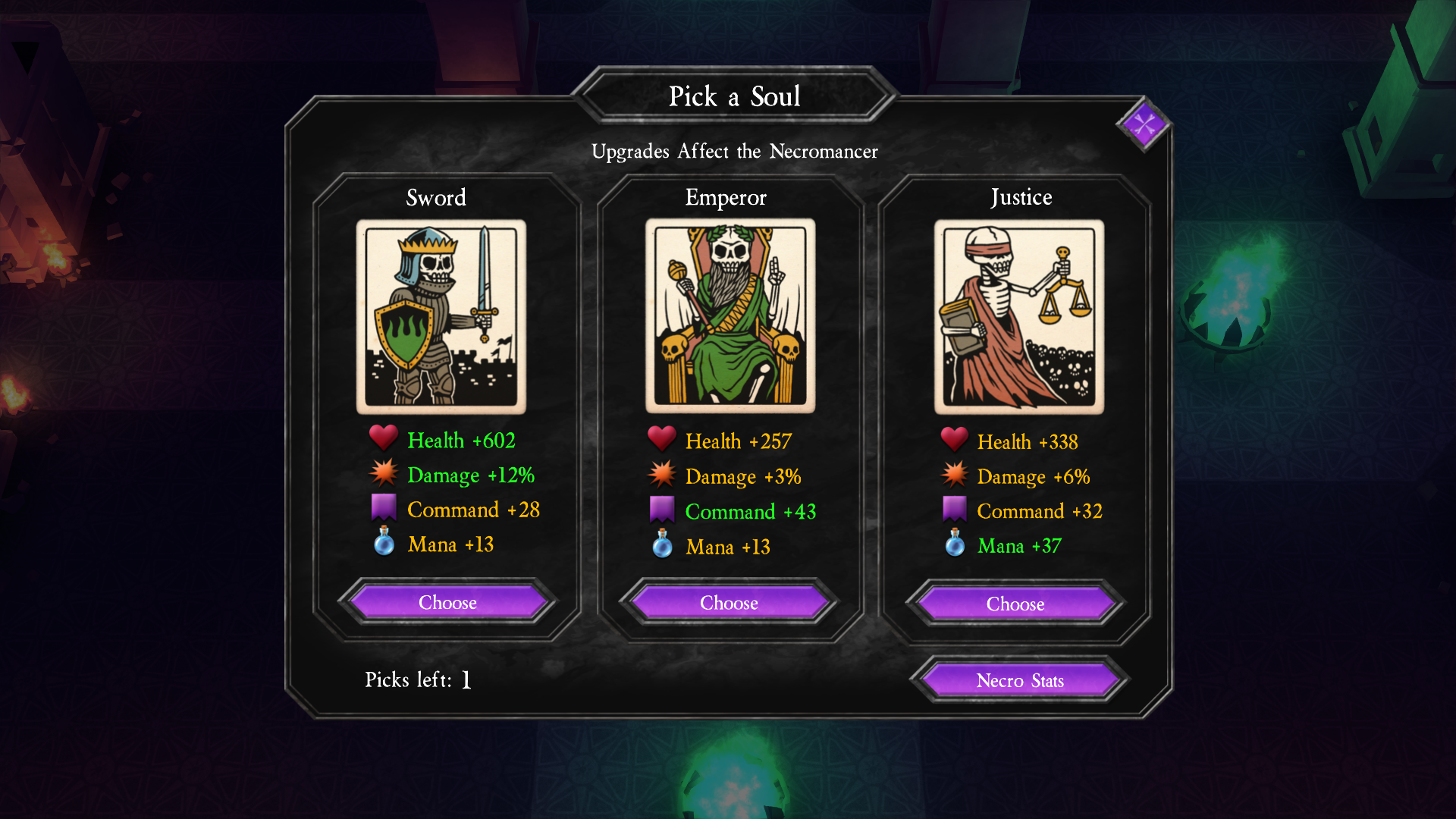This screenshot has height=819, width=1456.
Task: Open the Necro Stats panel
Action: click(1019, 680)
